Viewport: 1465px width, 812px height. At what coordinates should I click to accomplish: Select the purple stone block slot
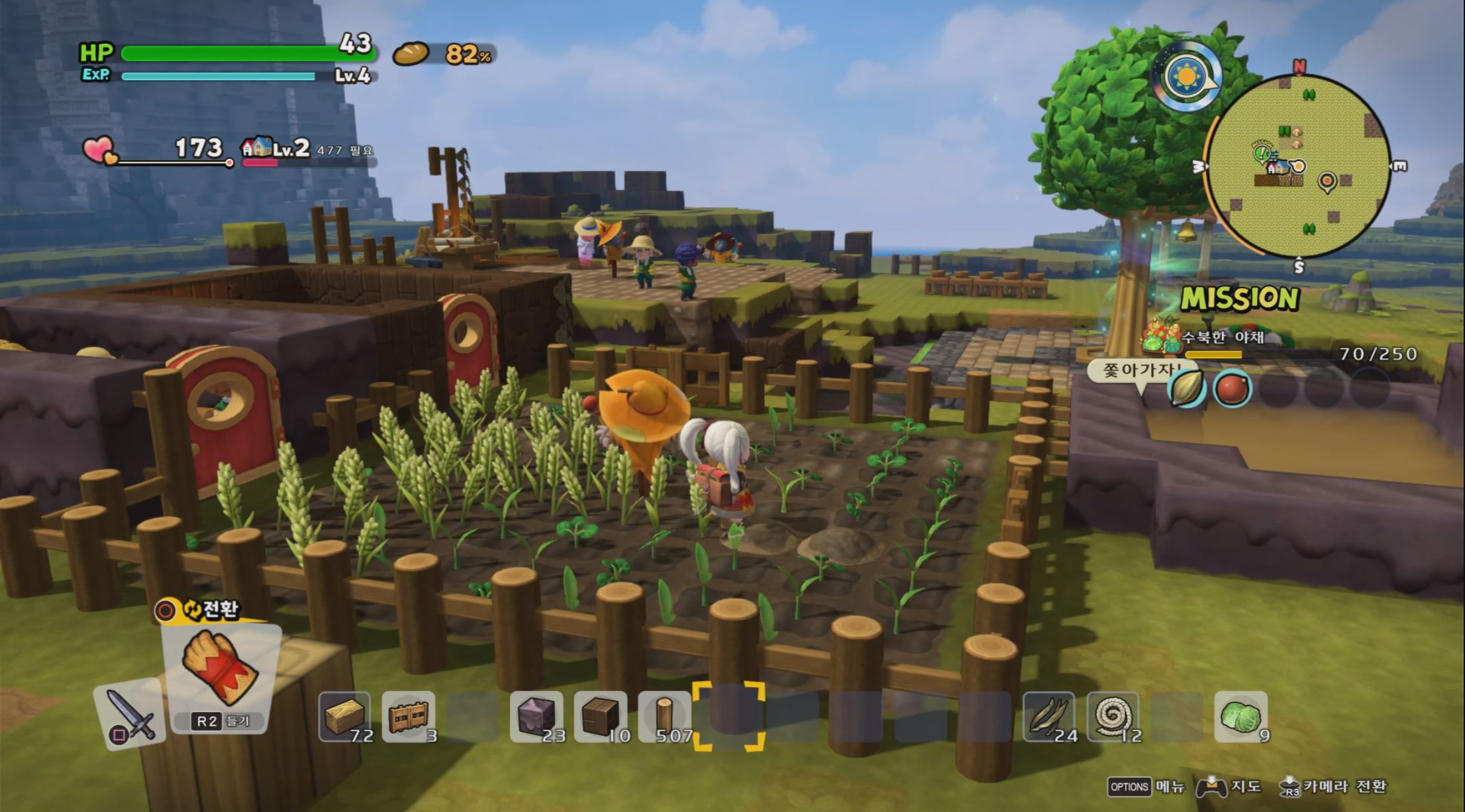tap(536, 717)
